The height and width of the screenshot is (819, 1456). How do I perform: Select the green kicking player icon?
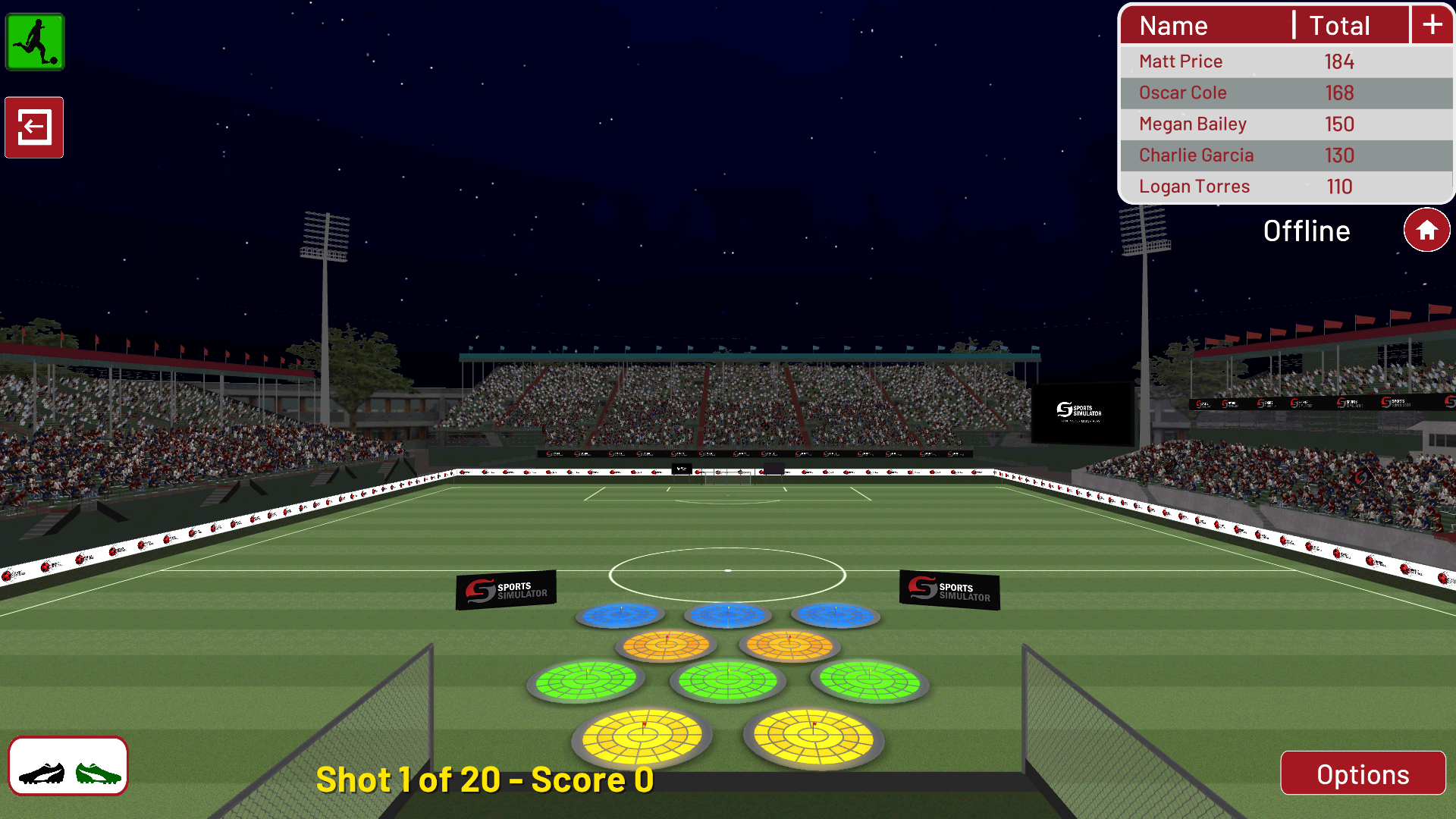point(35,42)
